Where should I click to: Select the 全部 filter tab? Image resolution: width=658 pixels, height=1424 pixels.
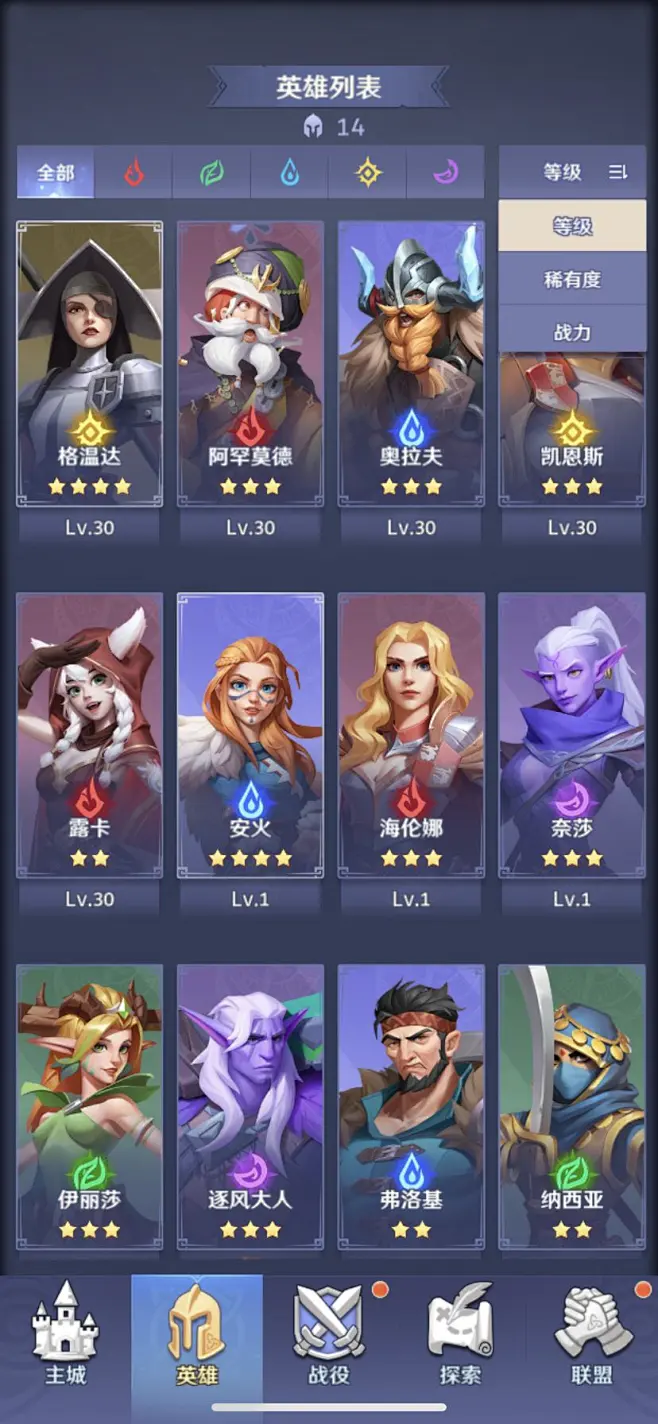[x=56, y=173]
